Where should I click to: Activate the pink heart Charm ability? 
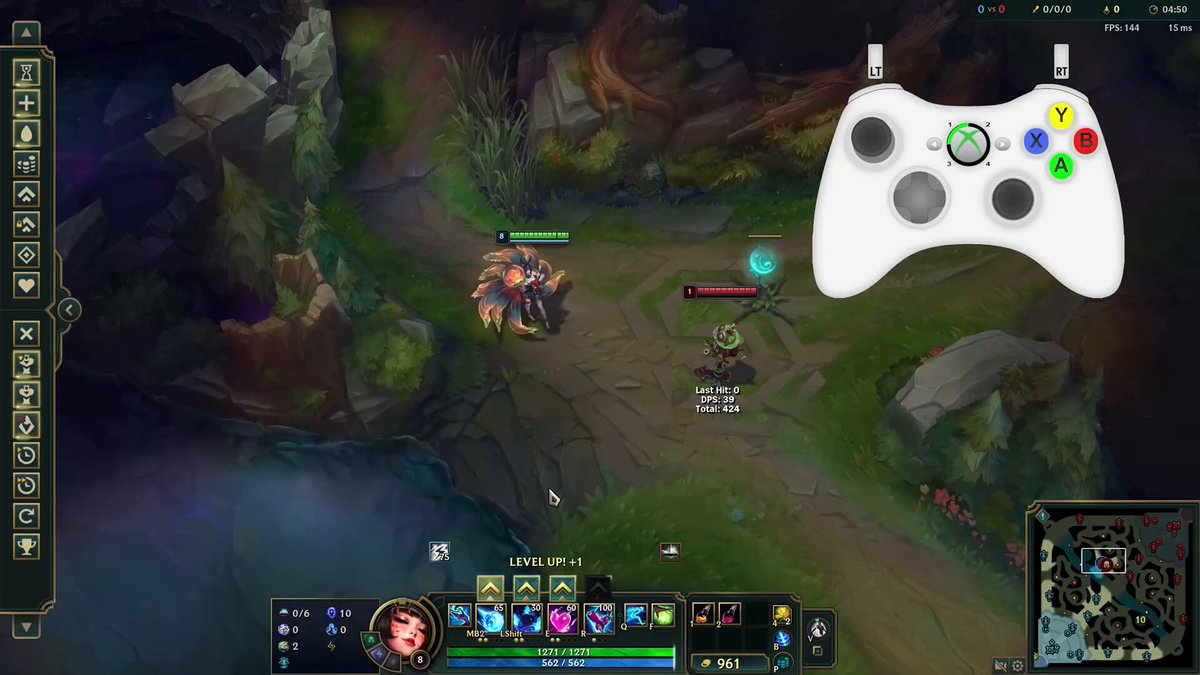(562, 617)
